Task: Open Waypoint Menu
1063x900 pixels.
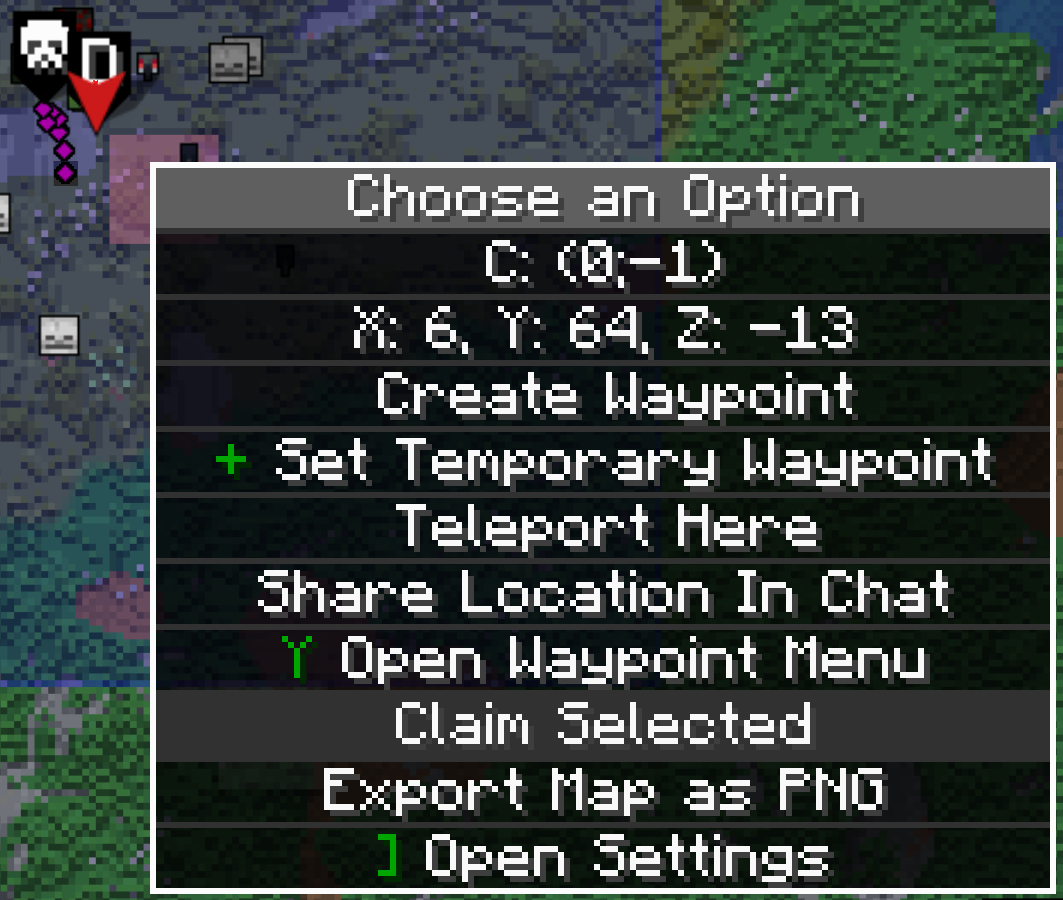Action: click(605, 659)
